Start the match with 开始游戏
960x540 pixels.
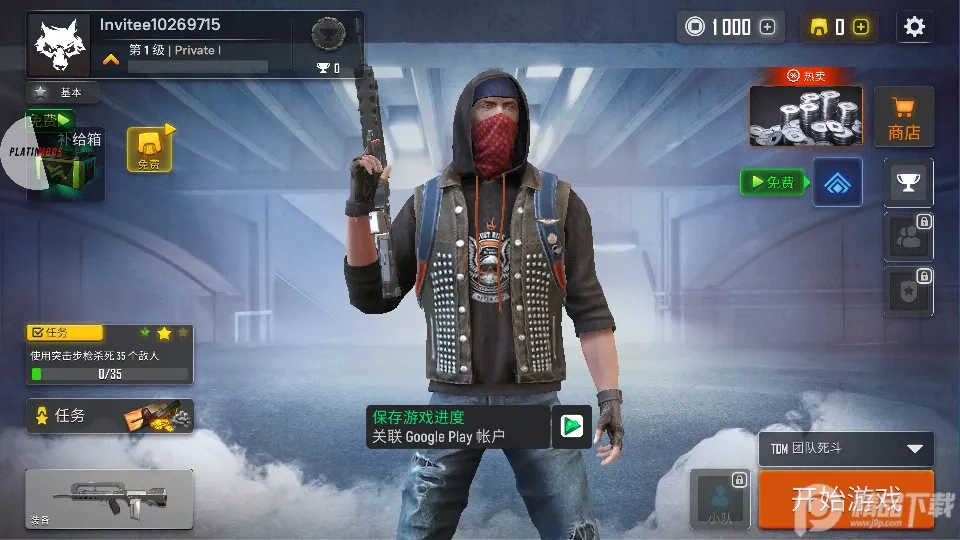click(846, 498)
